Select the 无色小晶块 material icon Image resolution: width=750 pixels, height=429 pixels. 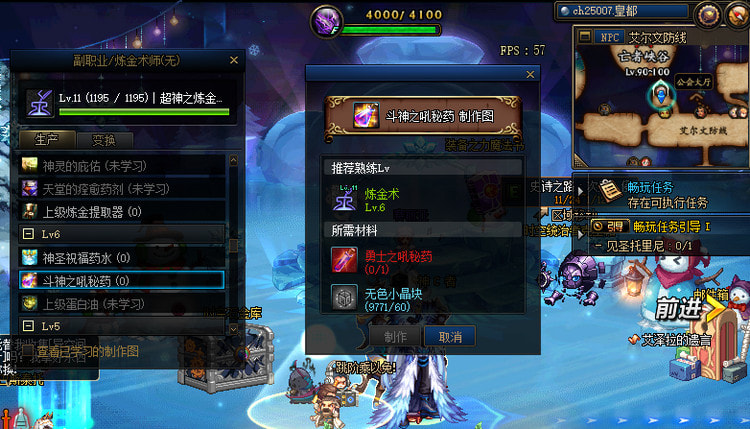(345, 297)
